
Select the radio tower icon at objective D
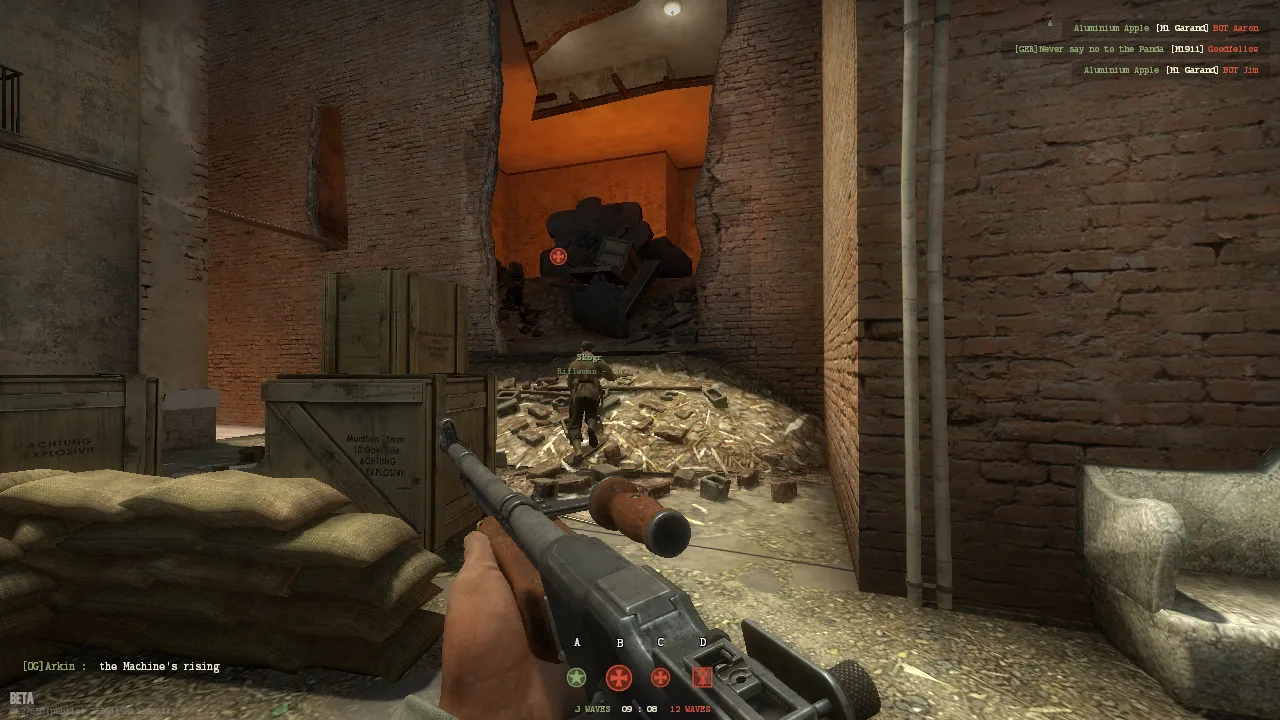701,677
